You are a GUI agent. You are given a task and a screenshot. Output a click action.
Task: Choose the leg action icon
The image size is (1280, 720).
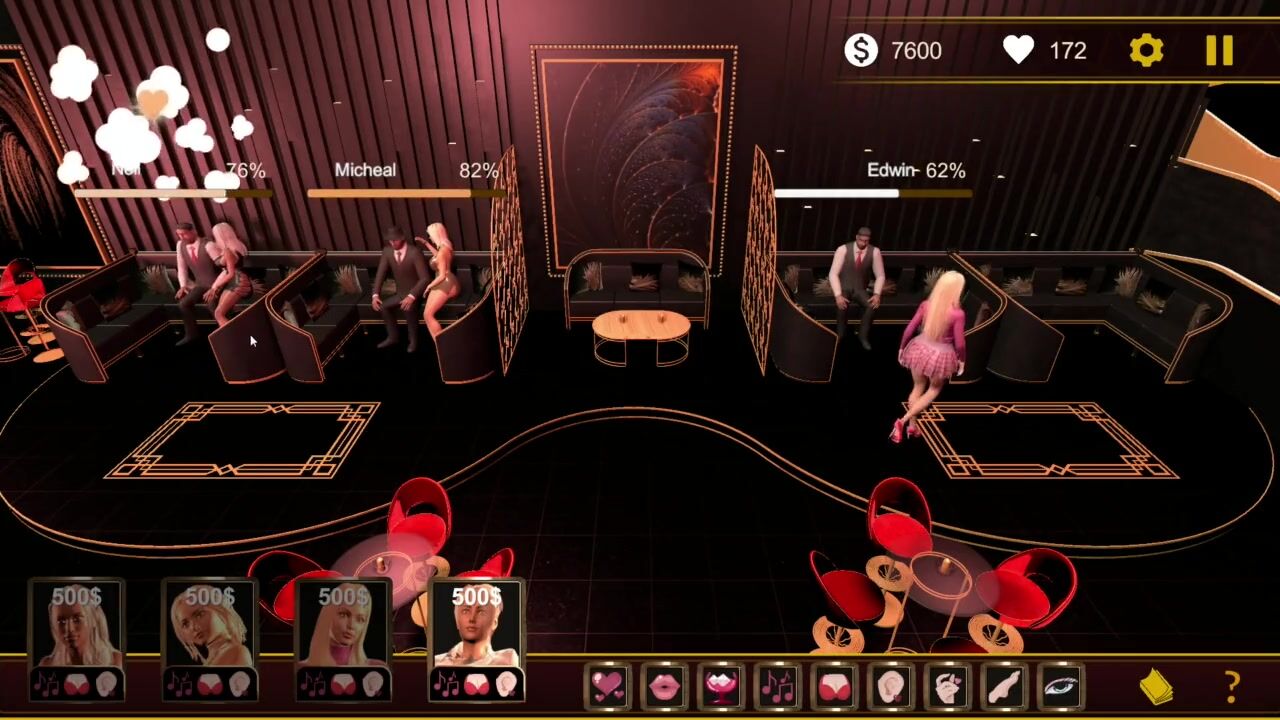coord(1004,687)
